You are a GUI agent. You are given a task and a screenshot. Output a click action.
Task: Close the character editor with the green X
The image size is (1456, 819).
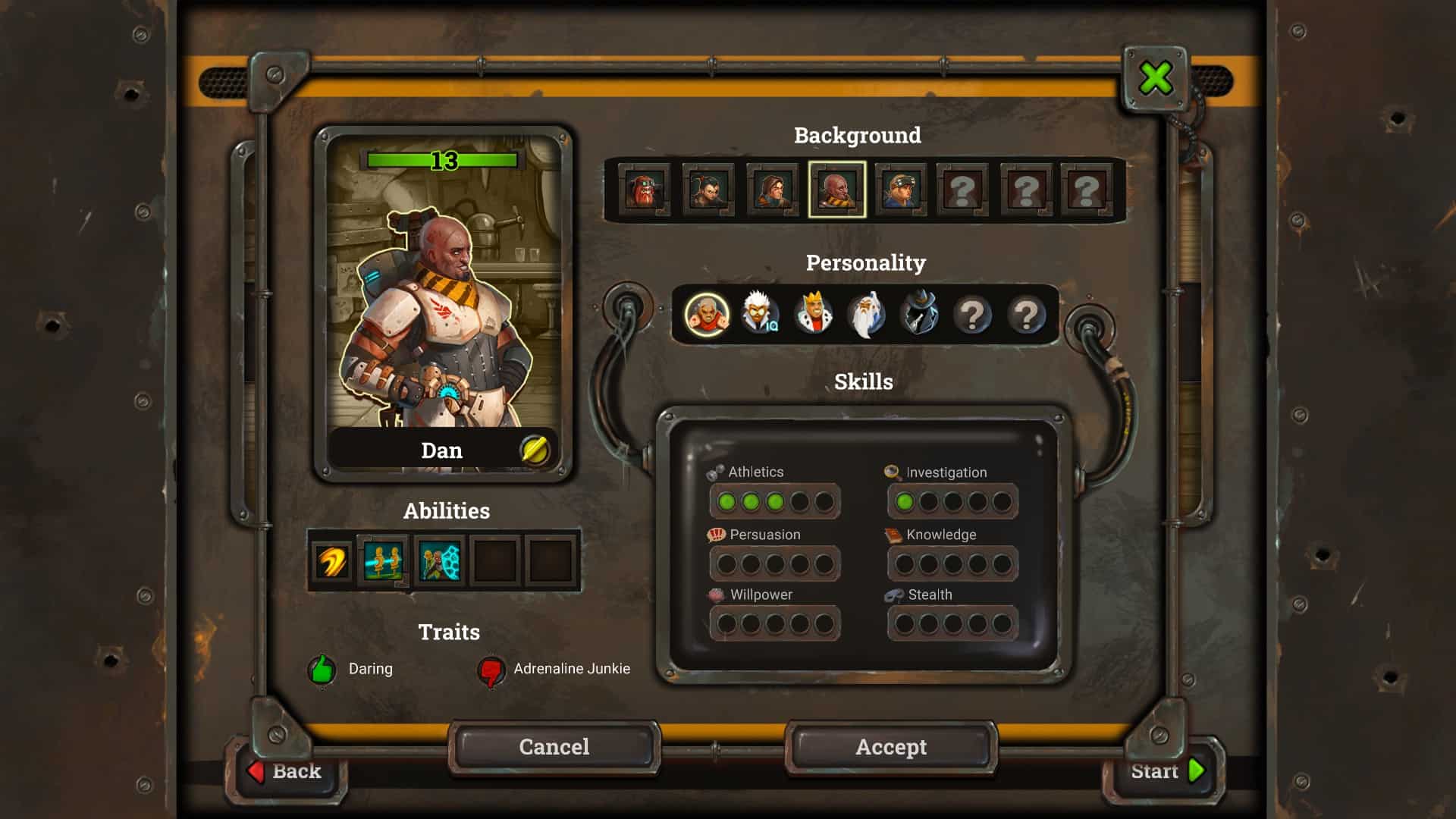pos(1155,78)
